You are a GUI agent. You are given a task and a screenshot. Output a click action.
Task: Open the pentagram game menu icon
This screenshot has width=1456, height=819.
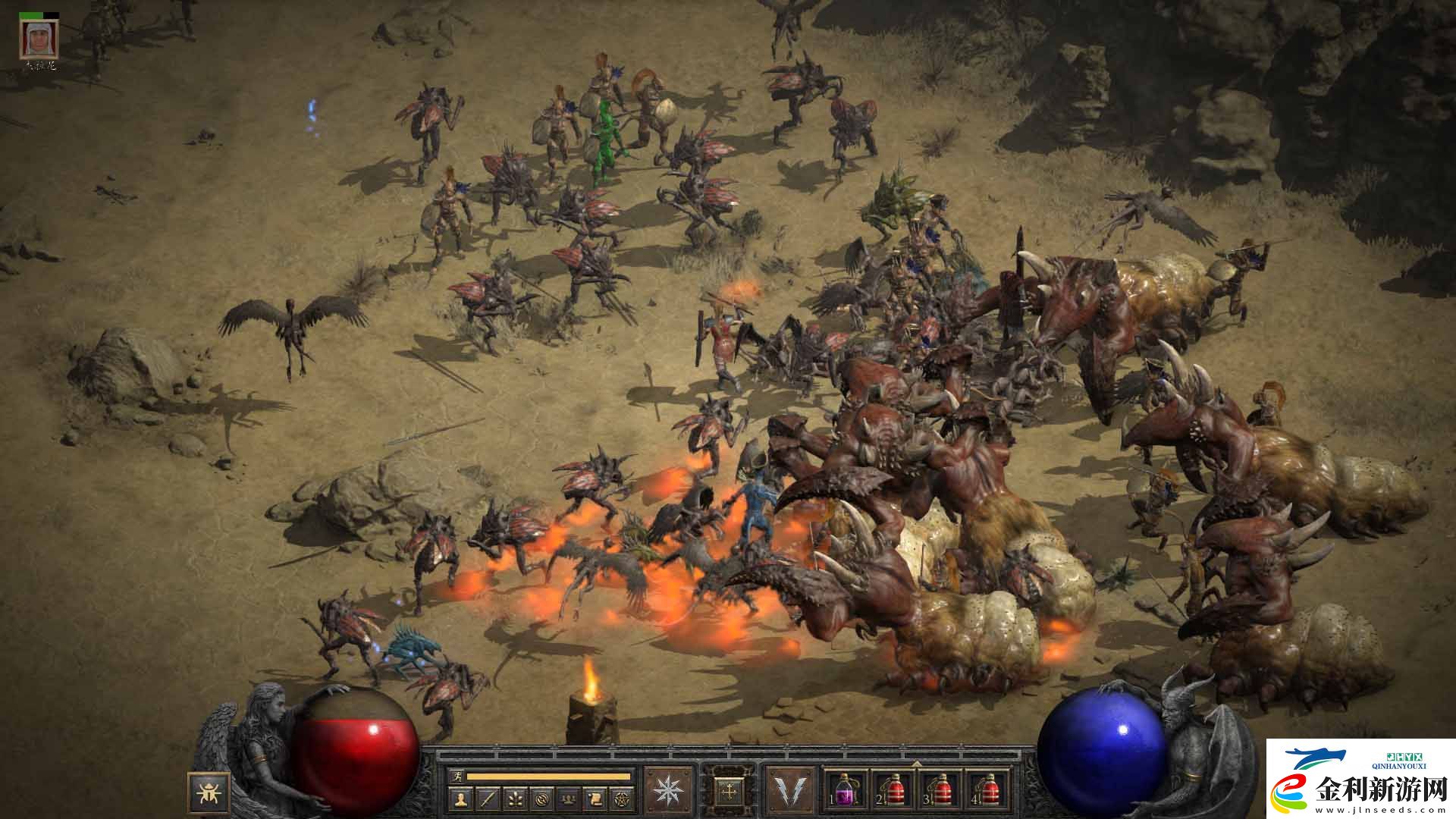coord(623,798)
